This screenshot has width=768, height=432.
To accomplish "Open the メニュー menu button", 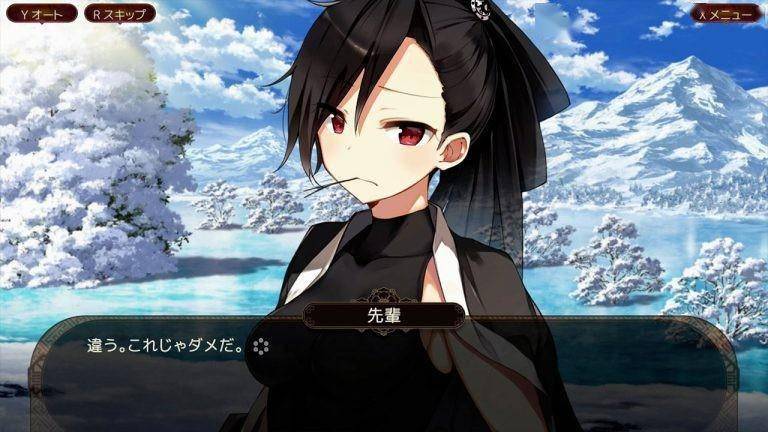I will (726, 14).
